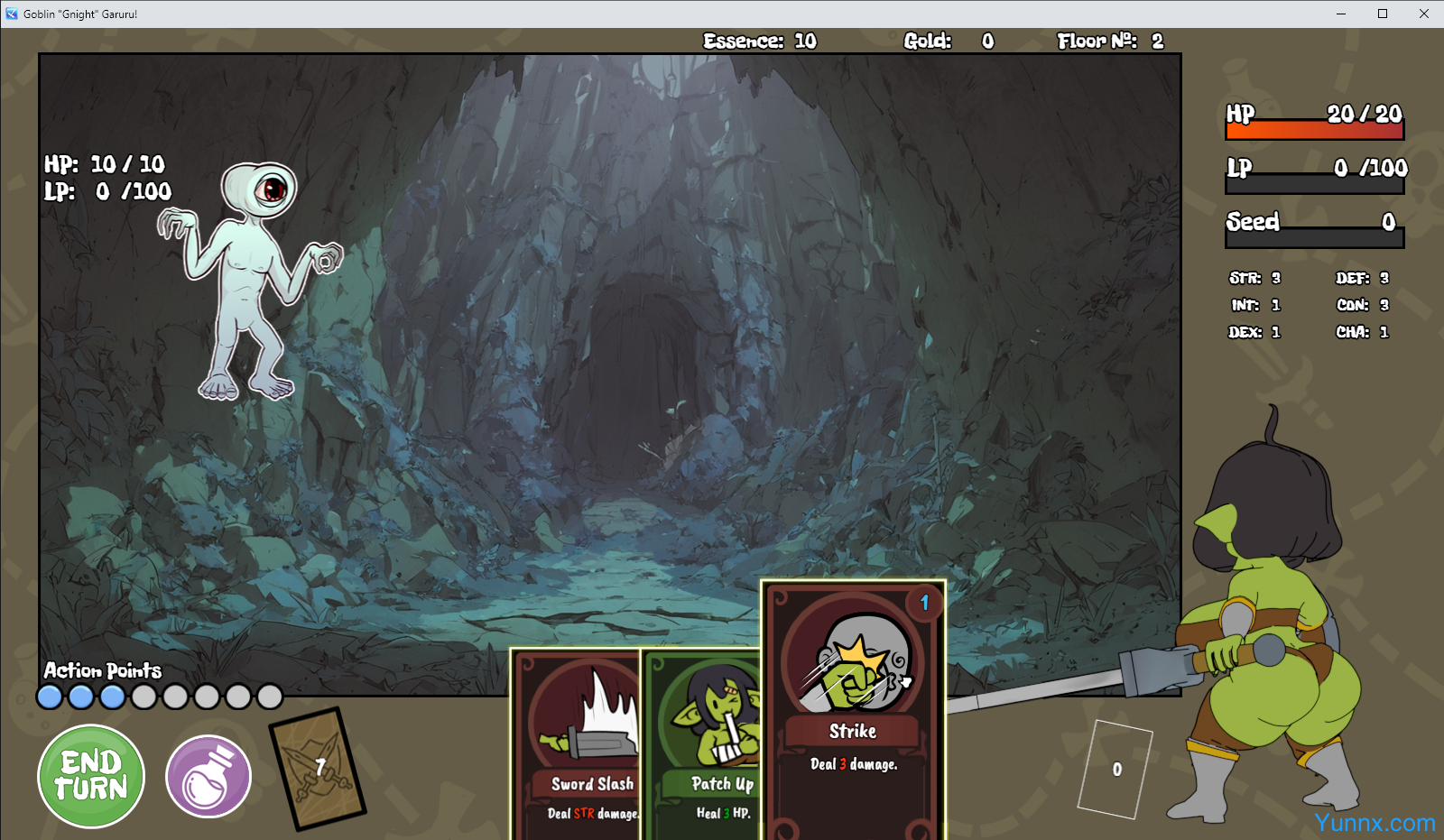
Task: Open the purple potion menu
Action: 208,776
